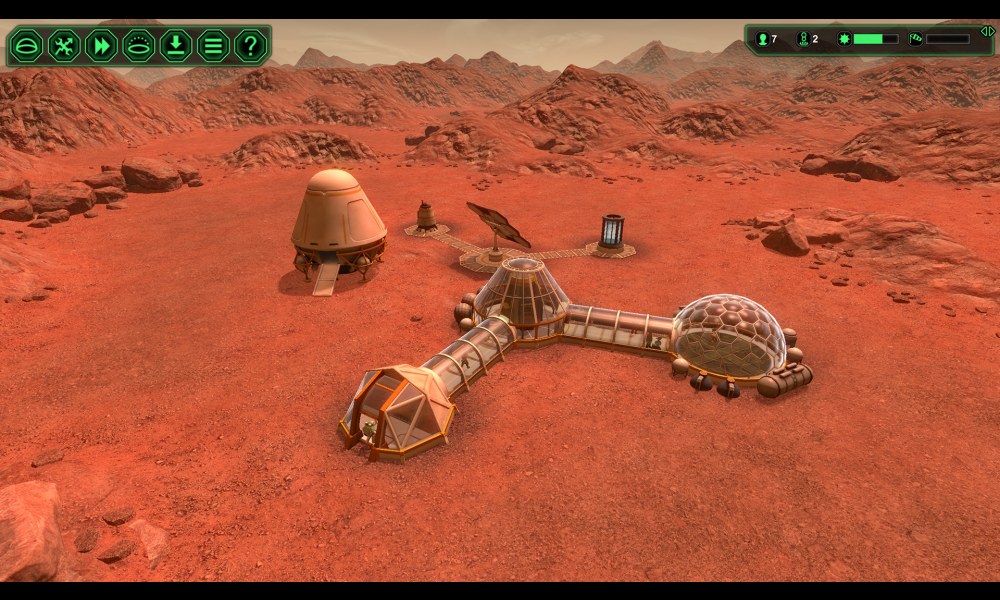Click the colonist count icon
This screenshot has width=1000, height=600.
pyautogui.click(x=762, y=39)
